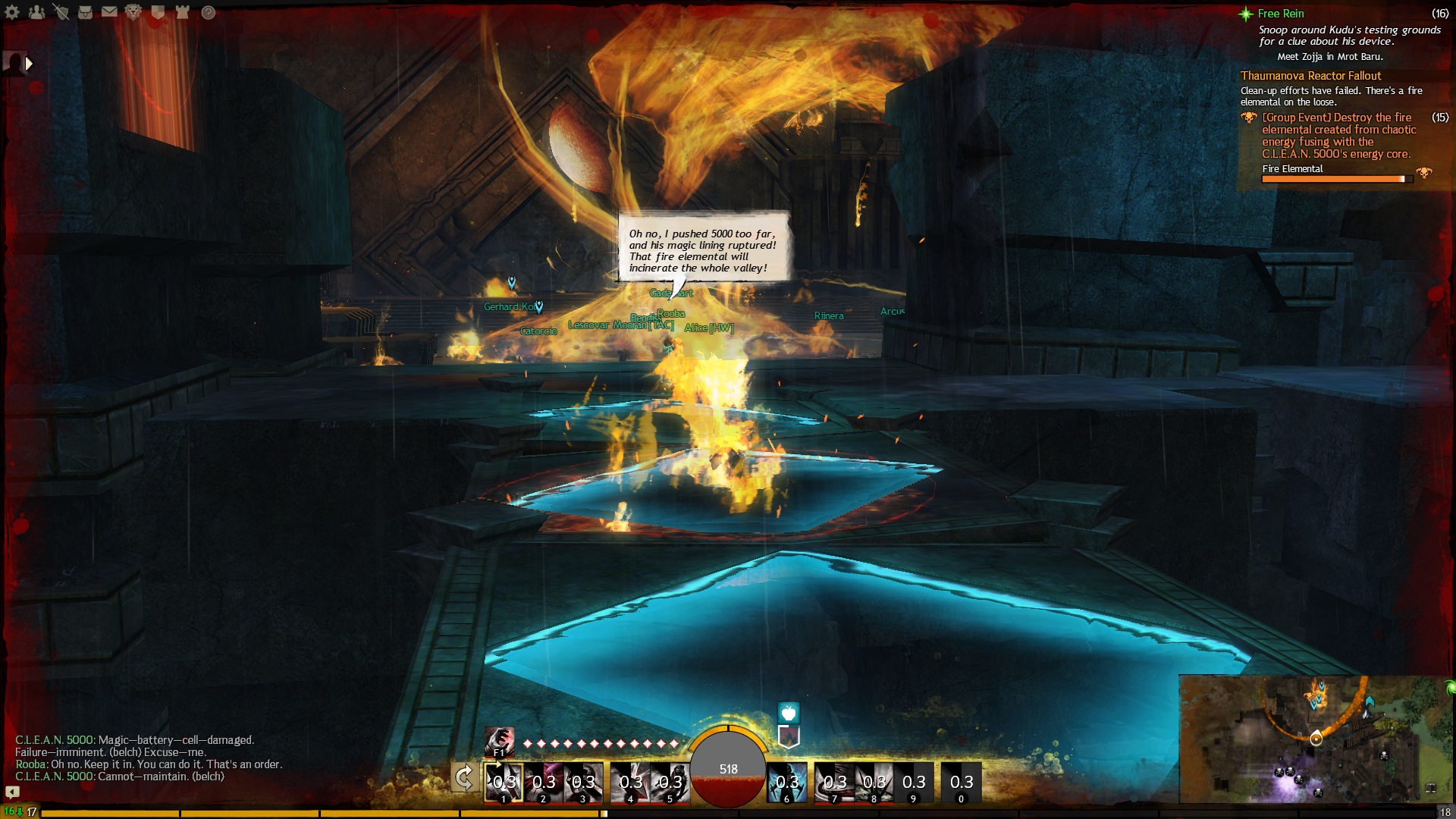1456x819 pixels.
Task: Use weapon skill in slot 1
Action: [x=504, y=783]
